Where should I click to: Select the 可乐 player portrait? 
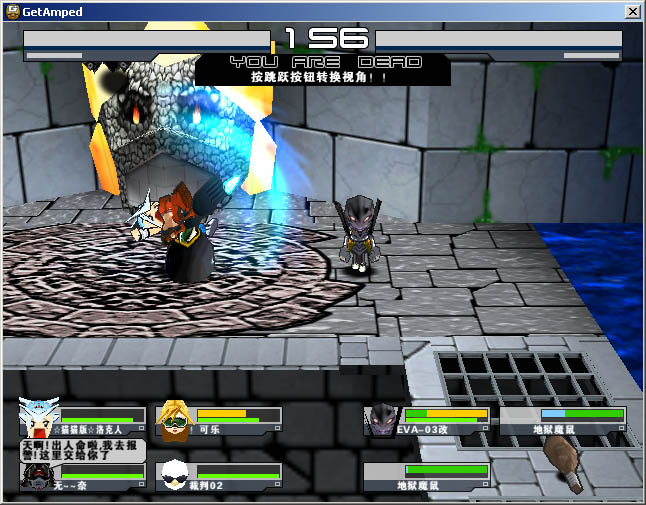(x=174, y=420)
